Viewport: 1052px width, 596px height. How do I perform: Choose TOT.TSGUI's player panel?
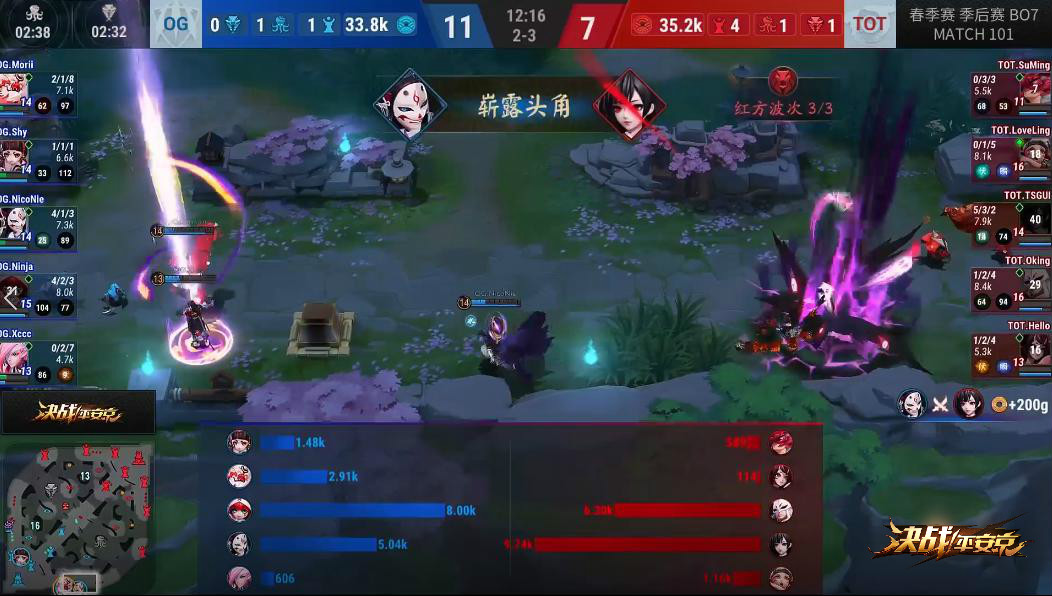(x=1010, y=214)
